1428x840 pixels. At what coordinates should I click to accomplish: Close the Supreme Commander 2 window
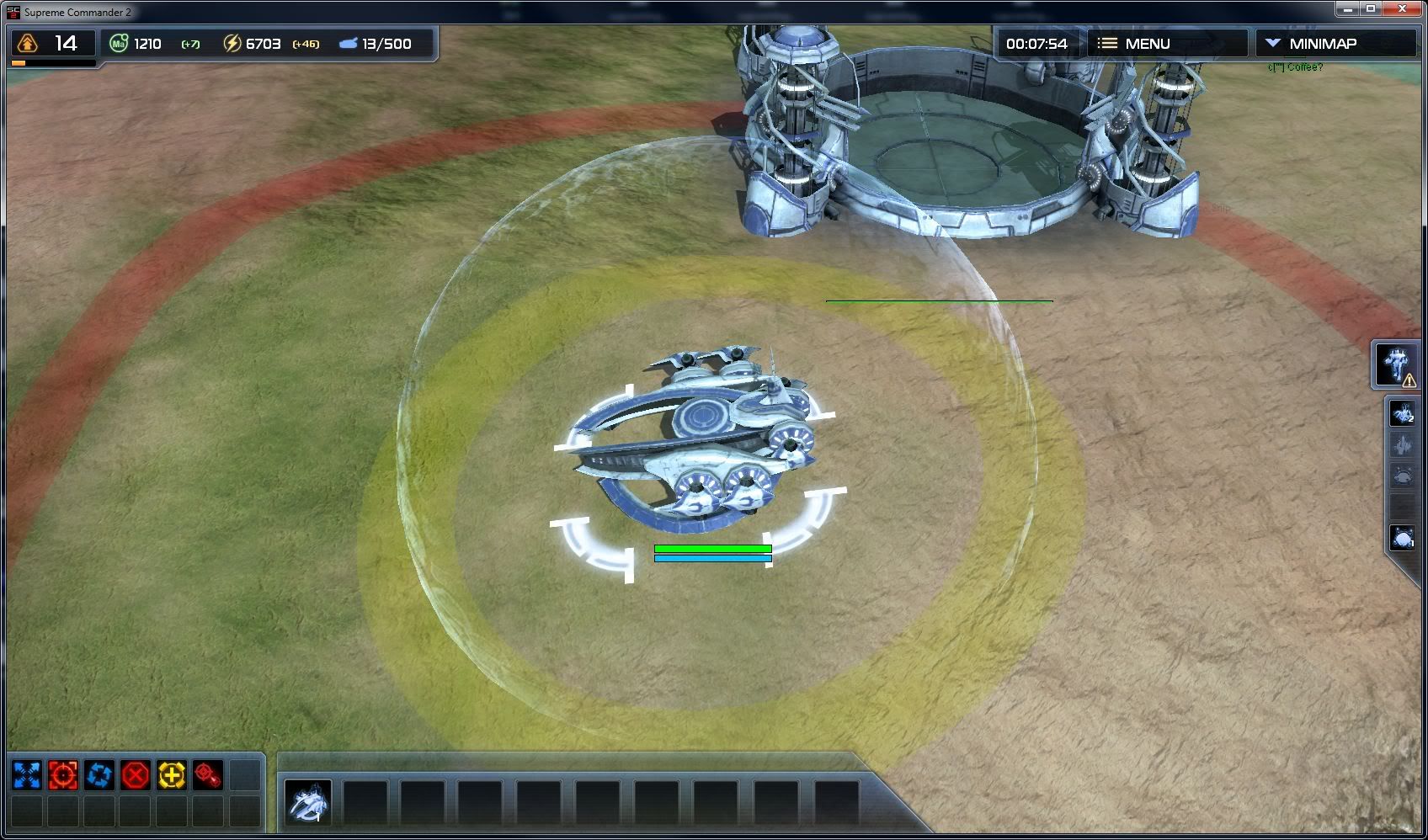(1403, 8)
